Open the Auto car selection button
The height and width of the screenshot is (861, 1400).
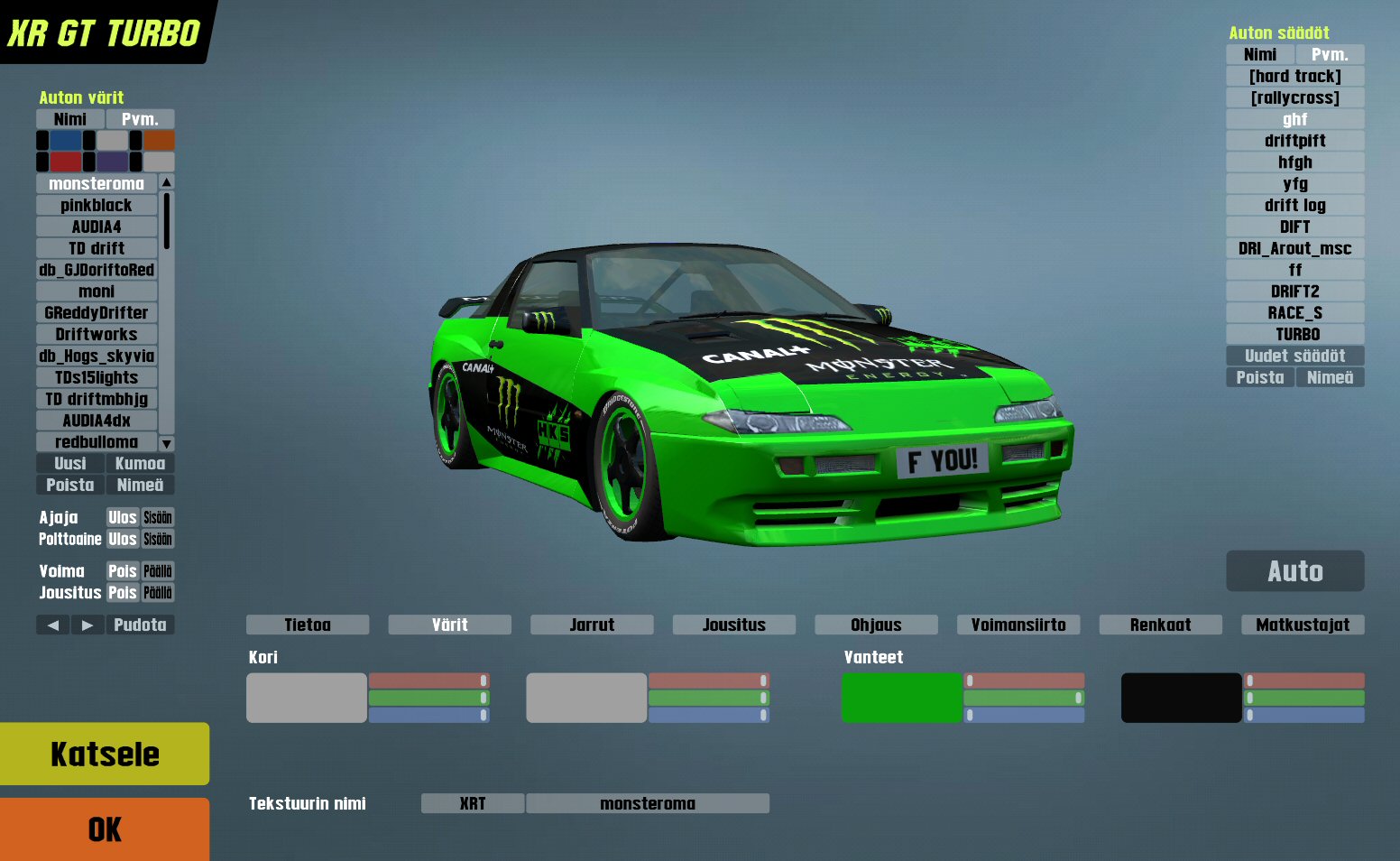tap(1294, 571)
